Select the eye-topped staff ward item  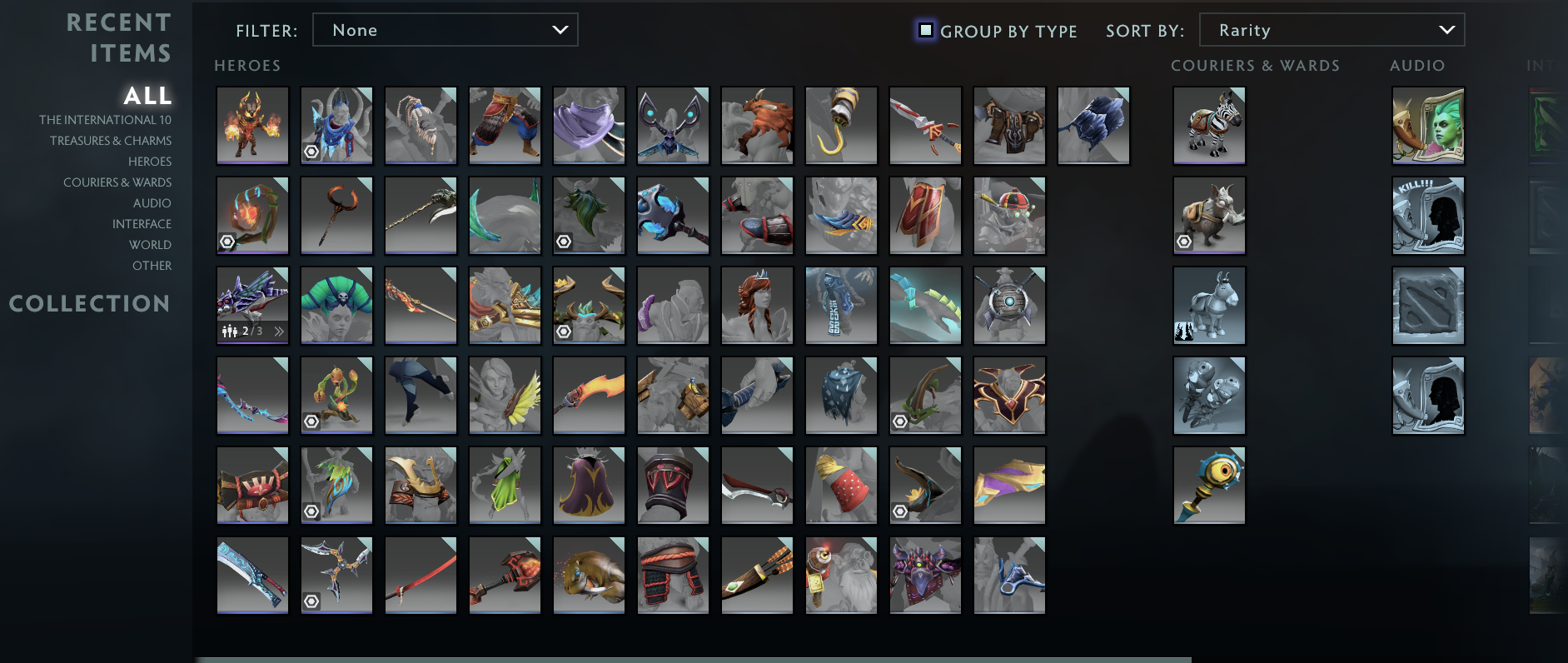(x=1209, y=485)
